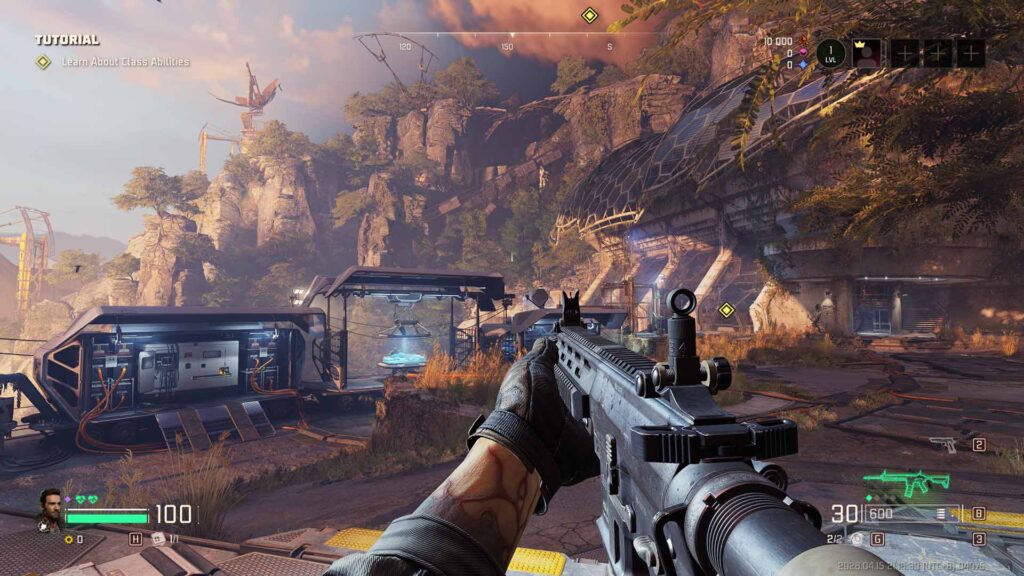Viewport: 1024px width, 576px height.
Task: Click the player character portrait
Action: (48, 508)
